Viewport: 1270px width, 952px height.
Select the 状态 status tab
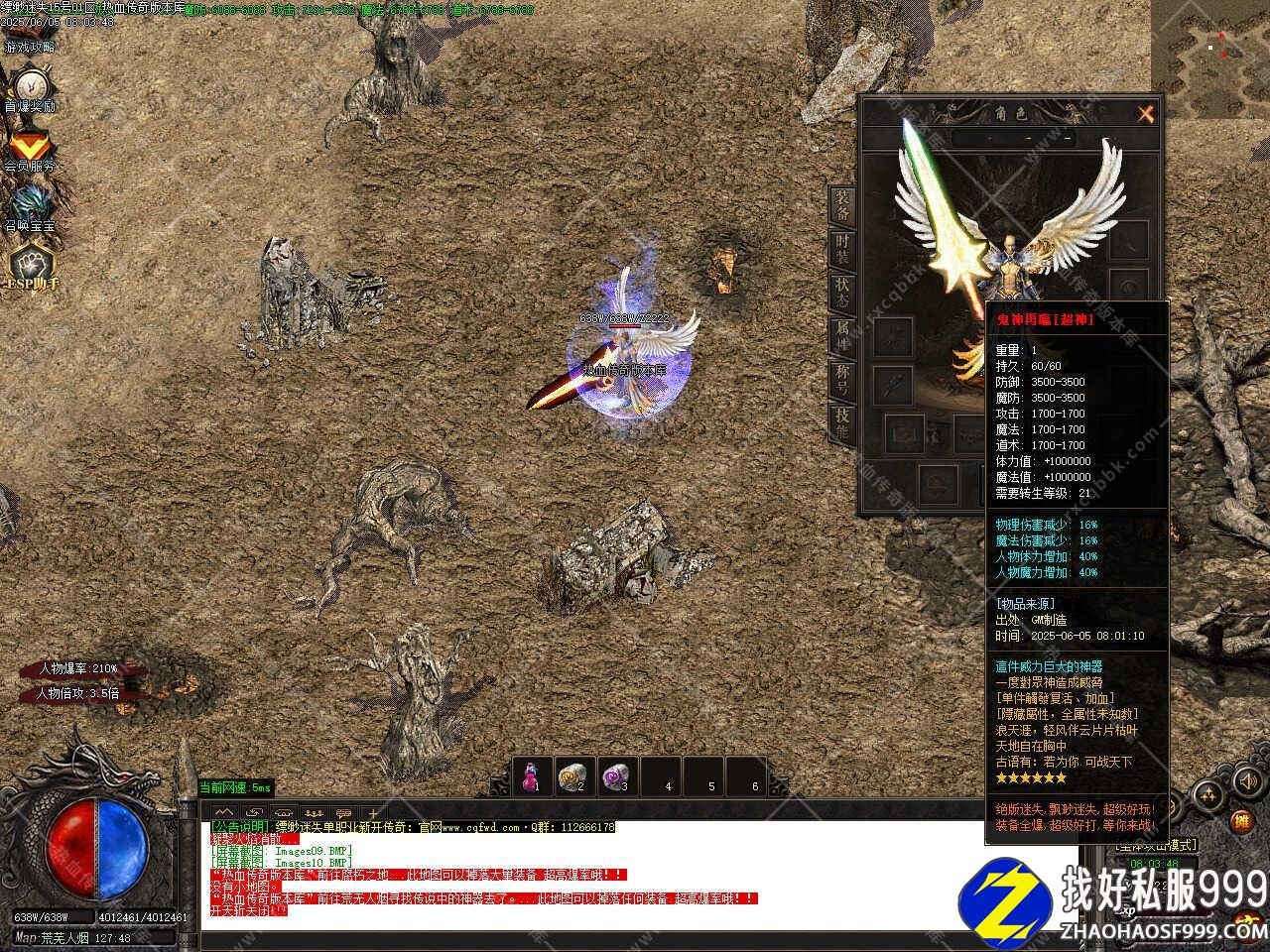pos(842,291)
